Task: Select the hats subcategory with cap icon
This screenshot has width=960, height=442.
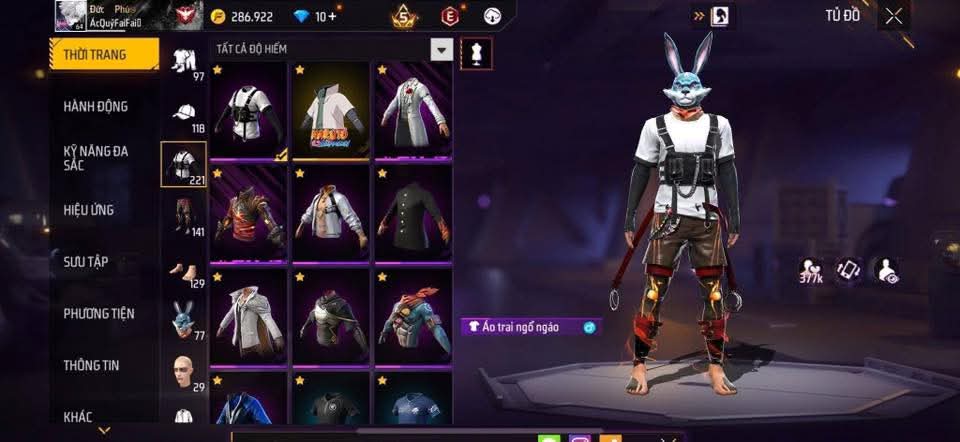Action: coord(183,113)
